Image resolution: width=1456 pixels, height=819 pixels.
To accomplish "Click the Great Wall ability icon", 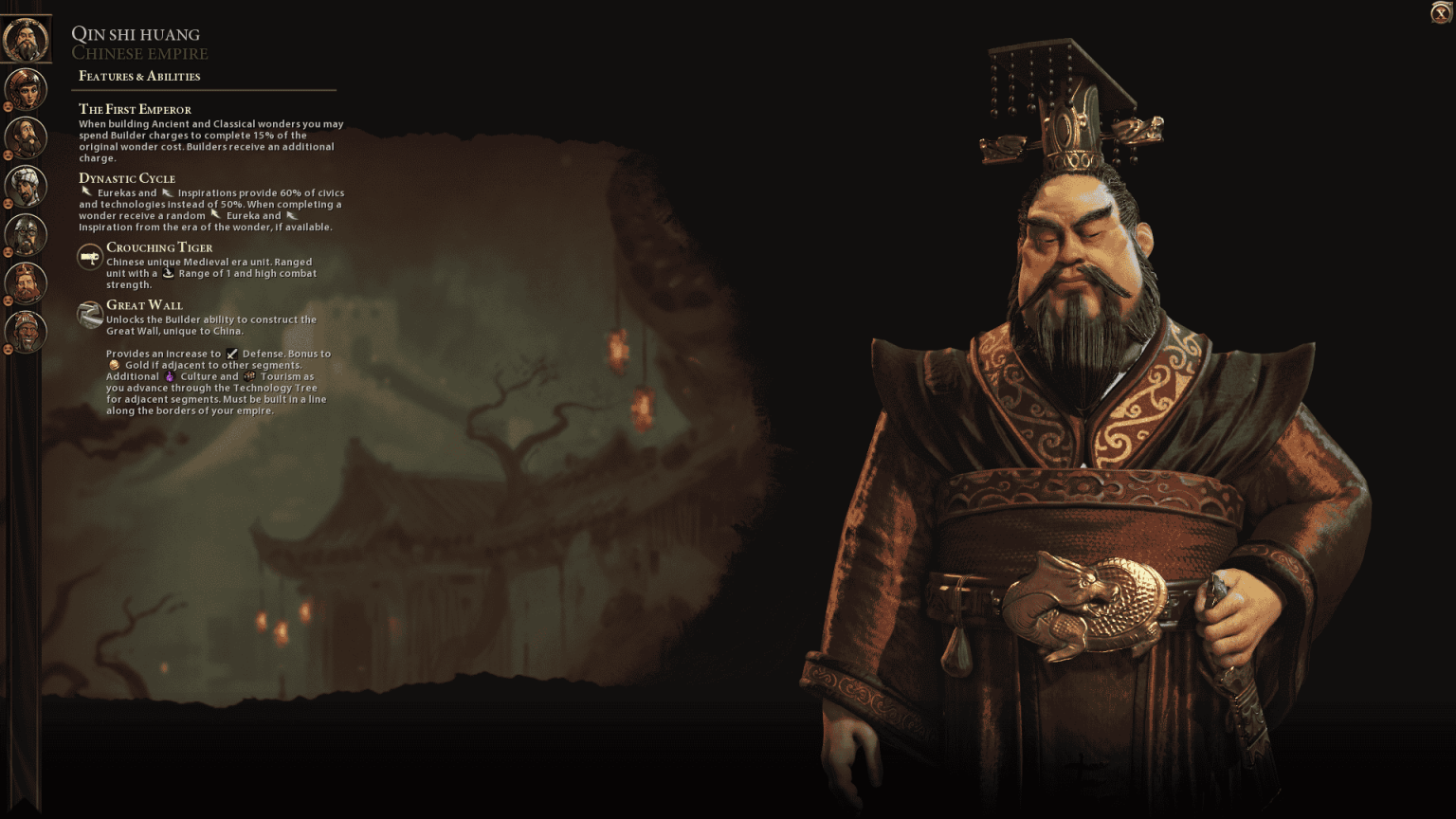I will pyautogui.click(x=88, y=314).
